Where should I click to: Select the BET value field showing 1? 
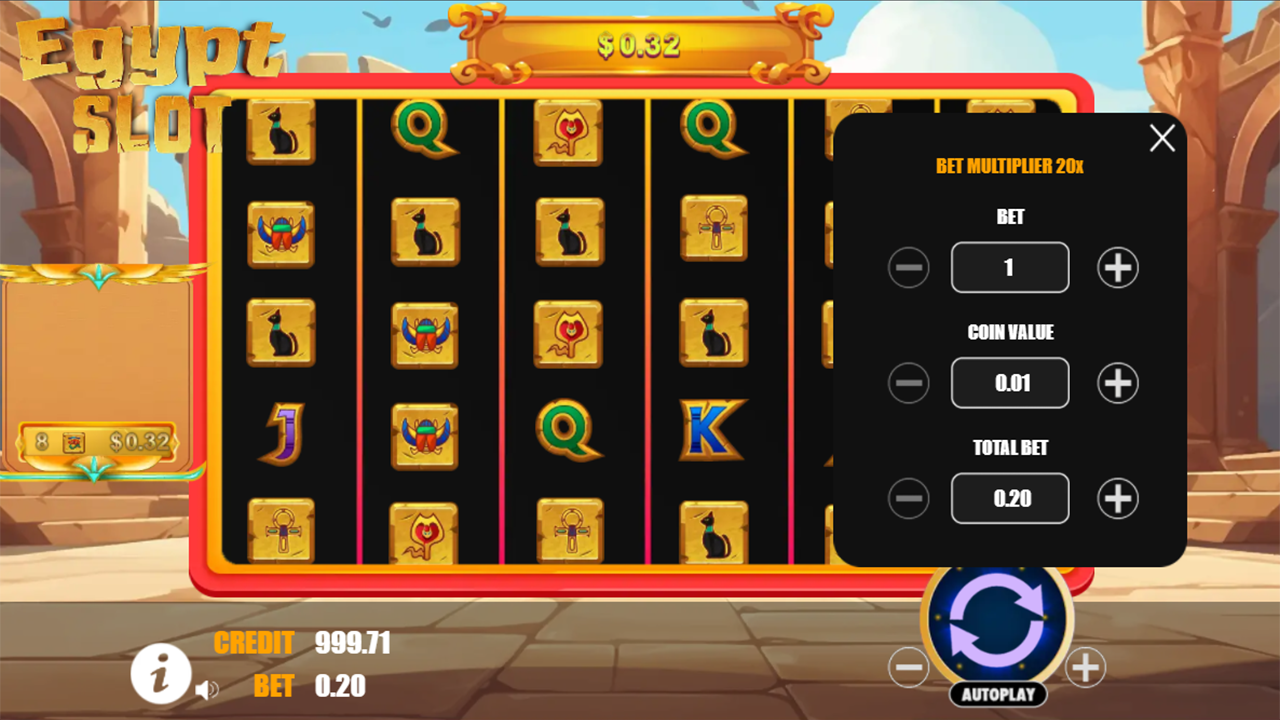pos(1010,267)
